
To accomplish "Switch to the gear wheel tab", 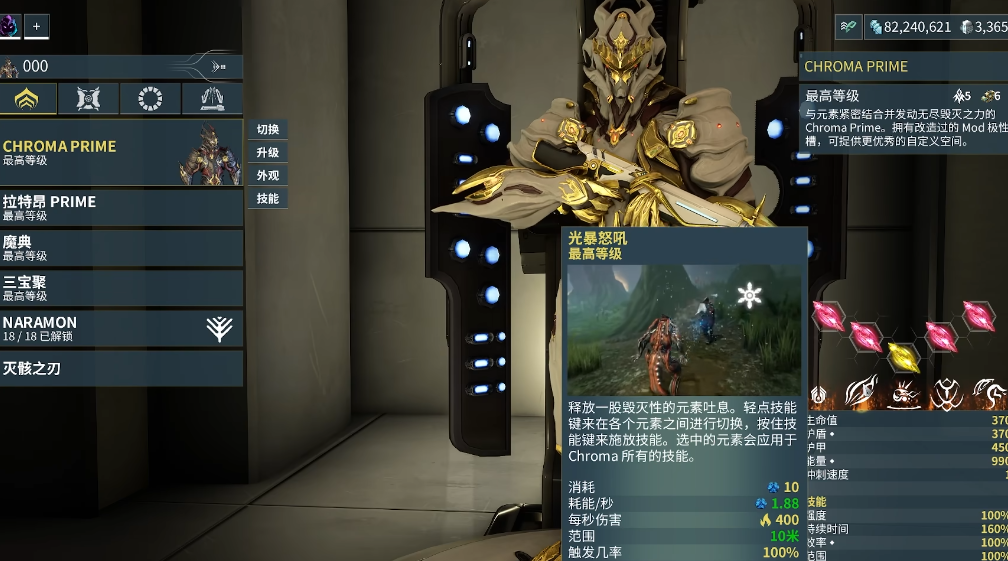I will click(x=150, y=98).
